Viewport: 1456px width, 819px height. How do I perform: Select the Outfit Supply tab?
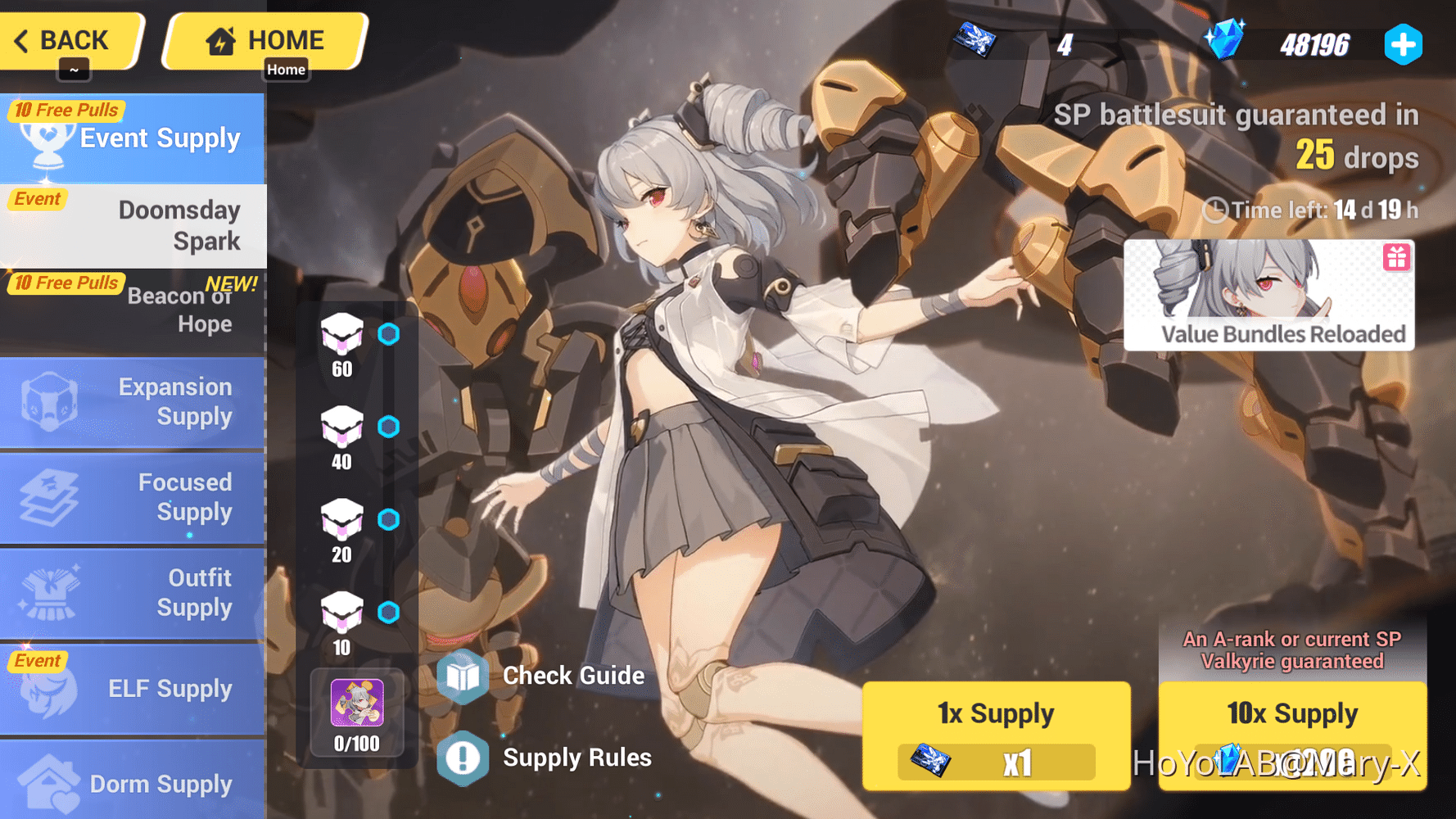(x=133, y=592)
